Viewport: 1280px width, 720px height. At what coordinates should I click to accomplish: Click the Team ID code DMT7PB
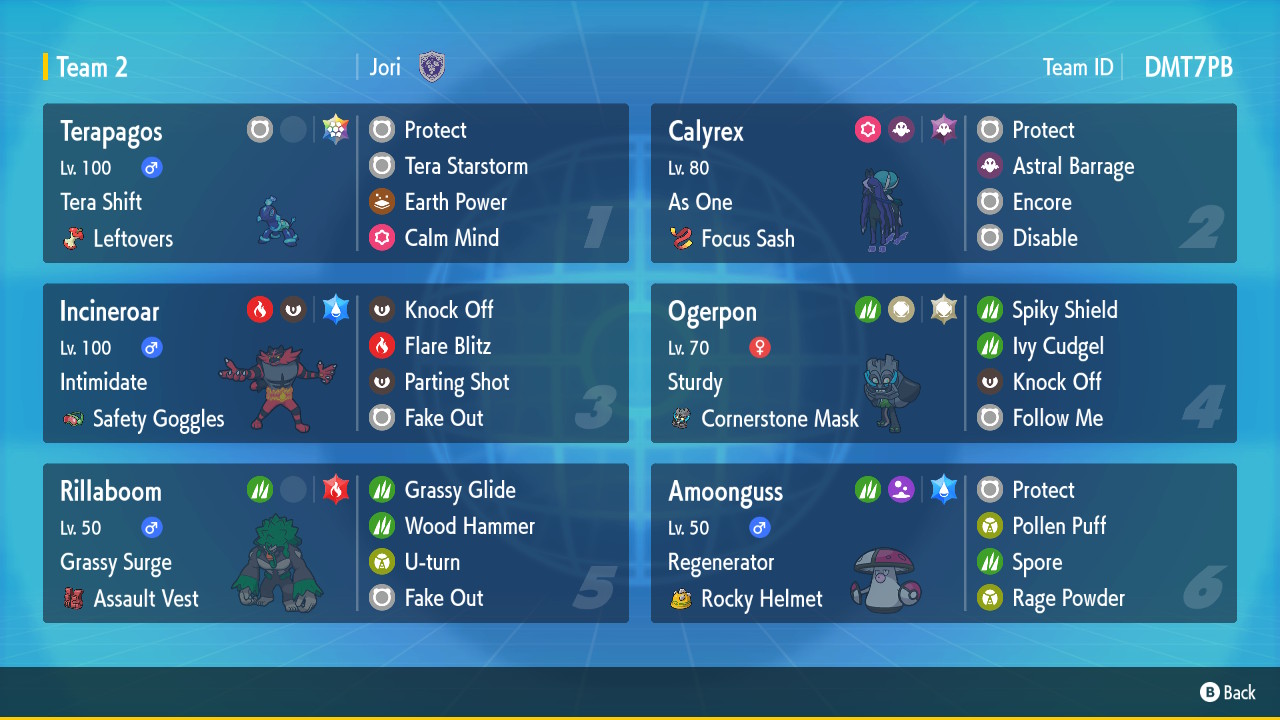1188,67
